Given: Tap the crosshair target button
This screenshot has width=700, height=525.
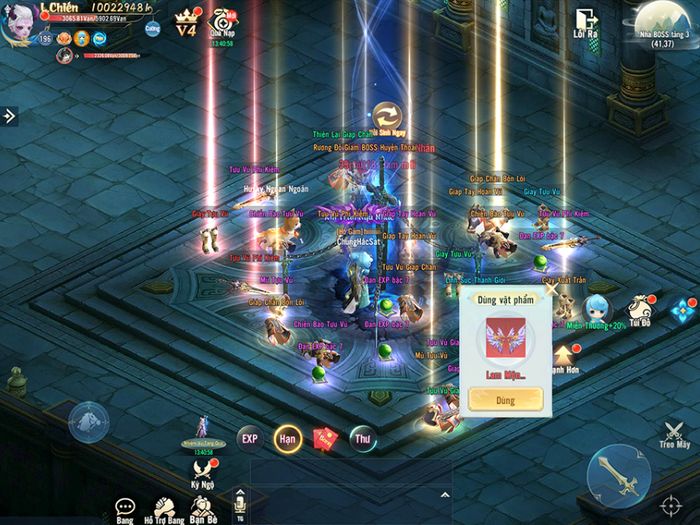Looking at the screenshot, I should (x=671, y=501).
